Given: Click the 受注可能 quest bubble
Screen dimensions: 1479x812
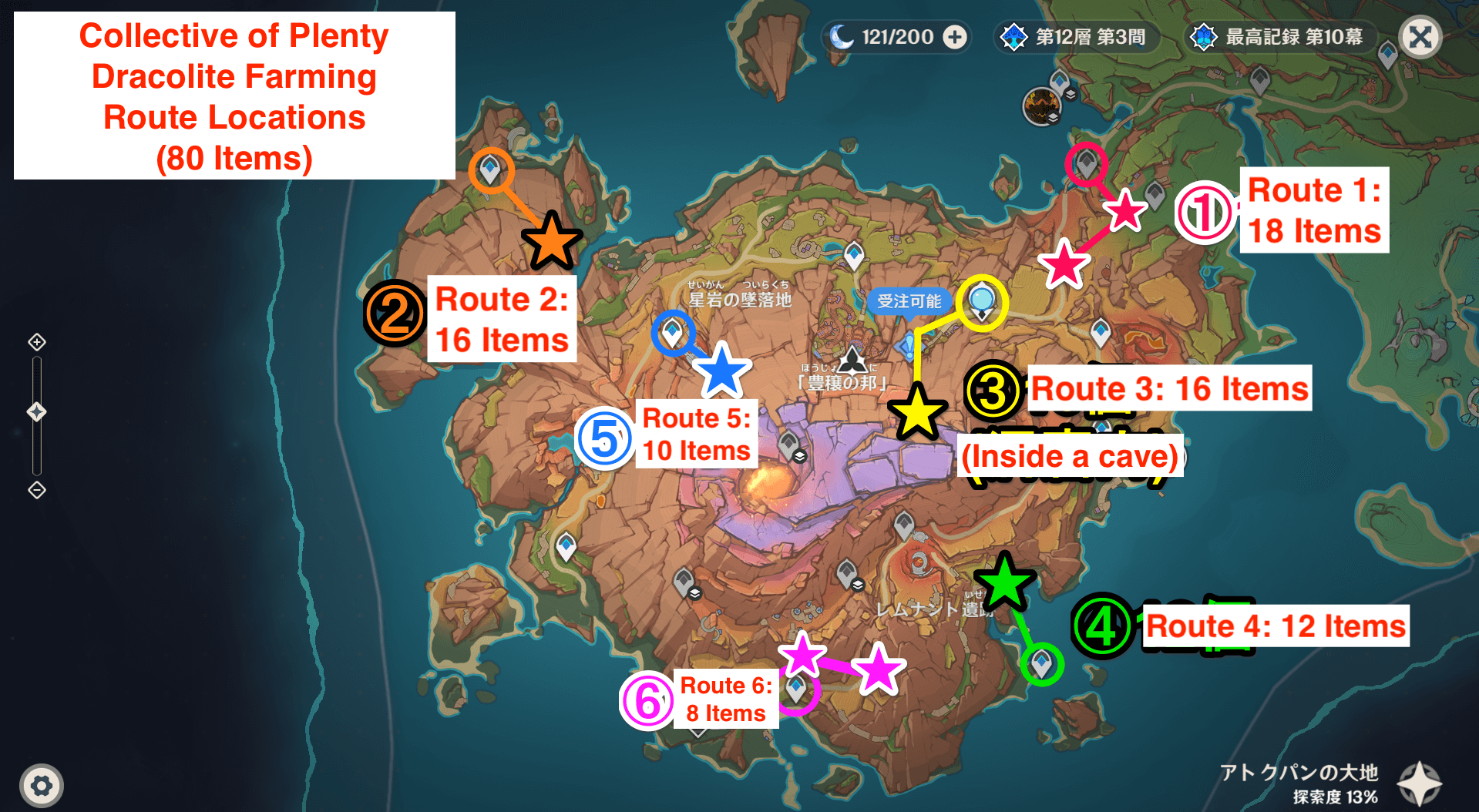Looking at the screenshot, I should coord(910,302).
